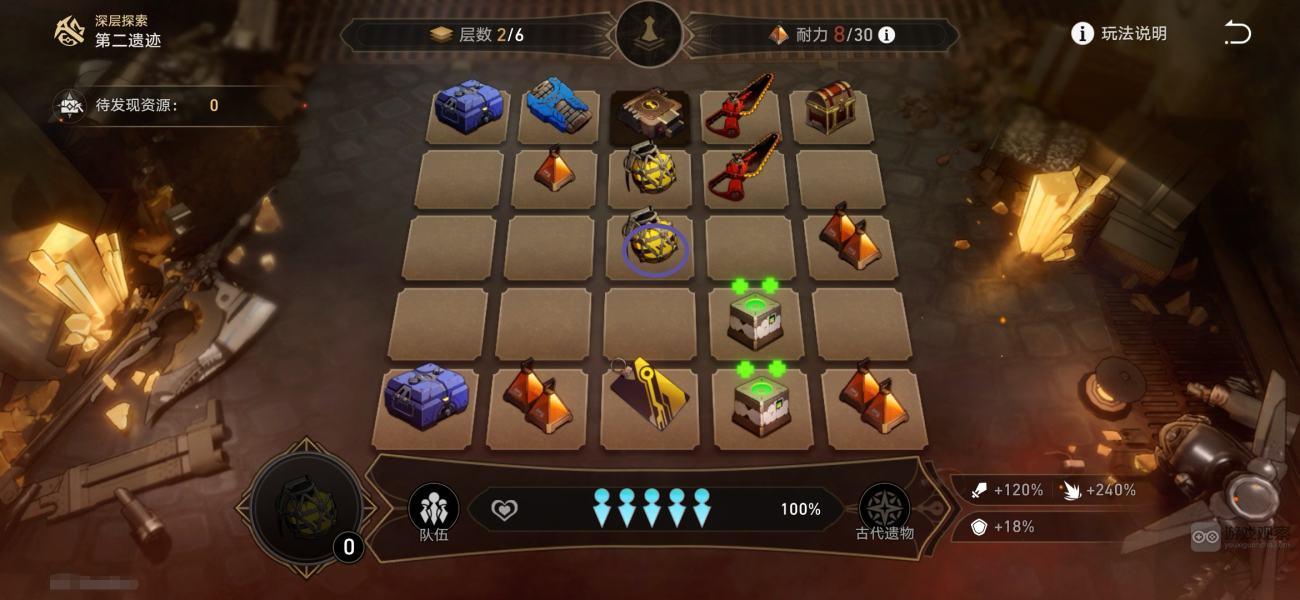Choose the dark tile with the brown machine
Screen dimensions: 1300x600
pyautogui.click(x=650, y=115)
